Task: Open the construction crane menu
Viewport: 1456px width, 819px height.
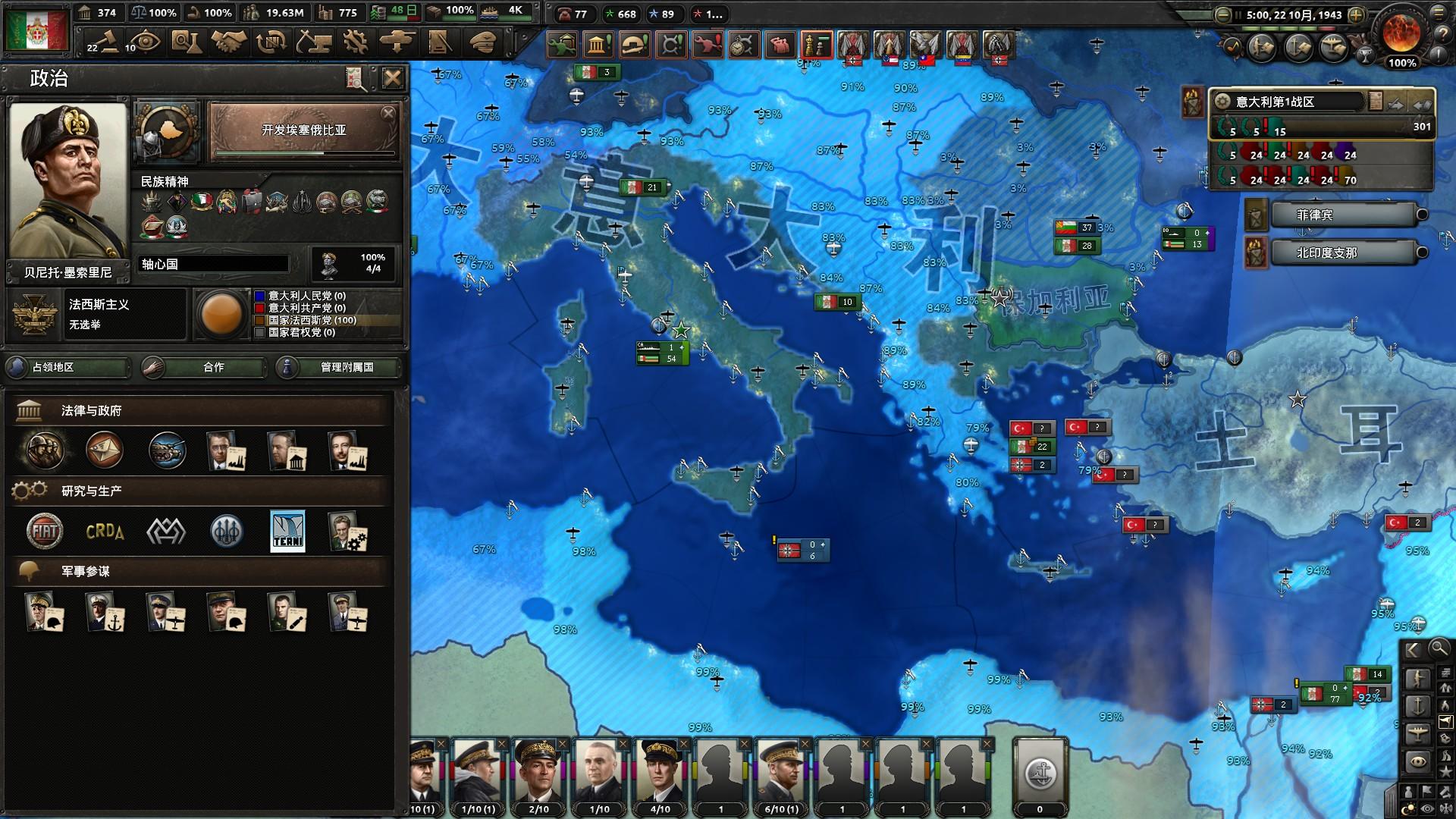Action: [313, 42]
